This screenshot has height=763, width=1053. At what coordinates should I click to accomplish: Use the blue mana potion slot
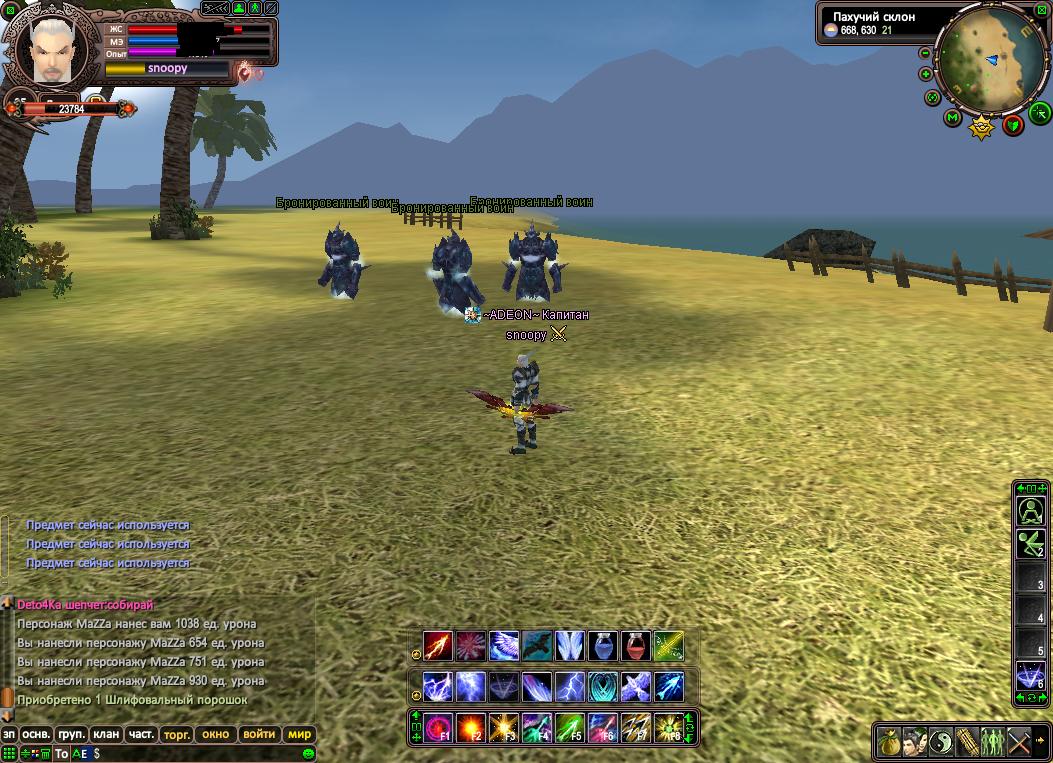(603, 646)
